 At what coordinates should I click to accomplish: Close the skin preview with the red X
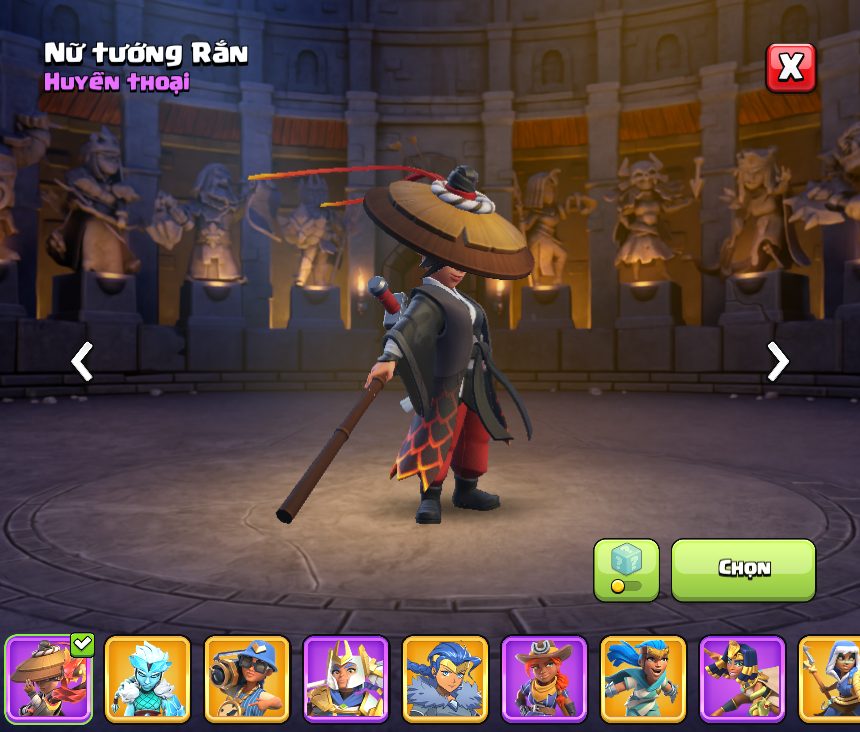(x=790, y=68)
